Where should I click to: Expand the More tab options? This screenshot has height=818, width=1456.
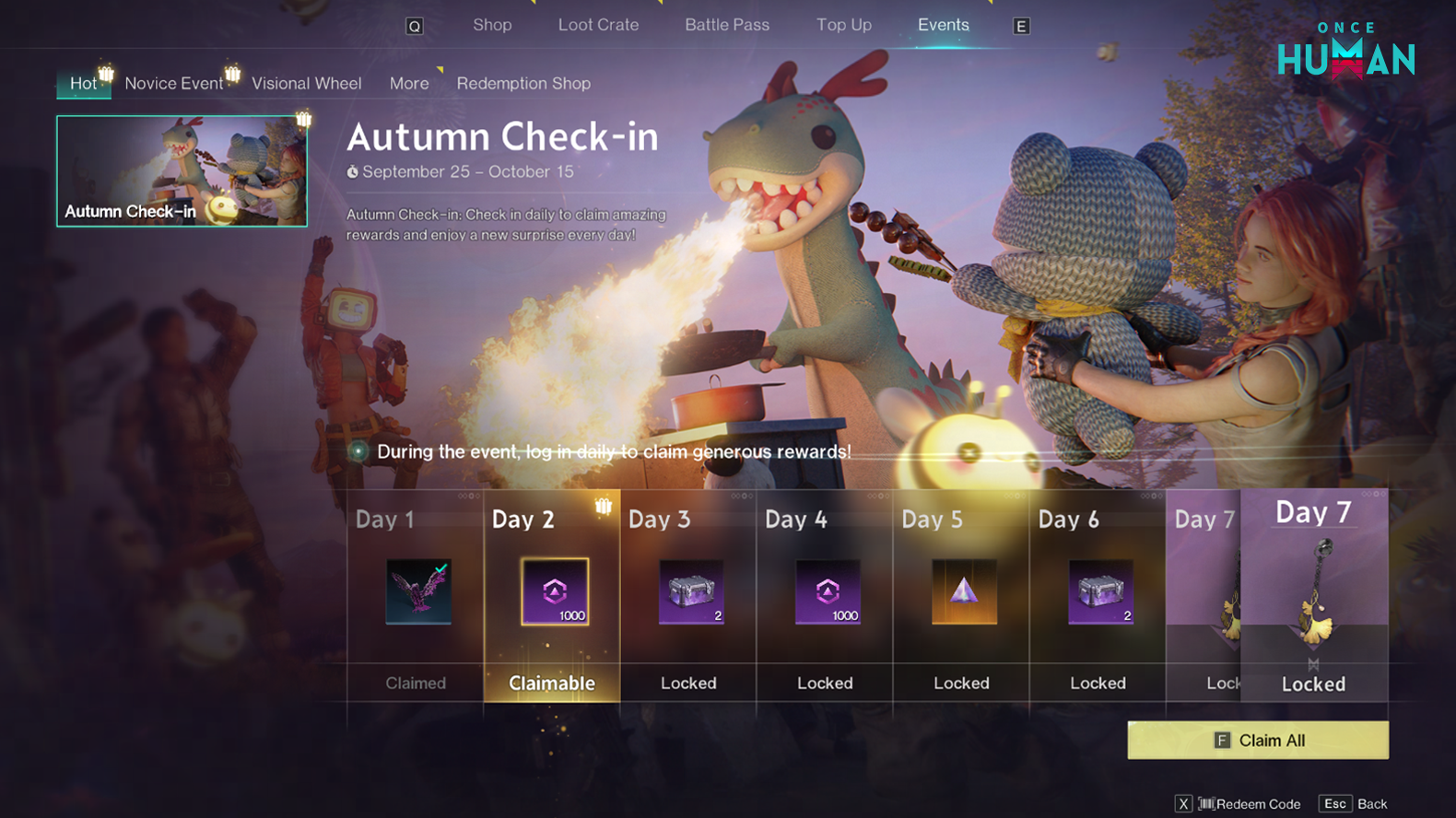(x=408, y=83)
